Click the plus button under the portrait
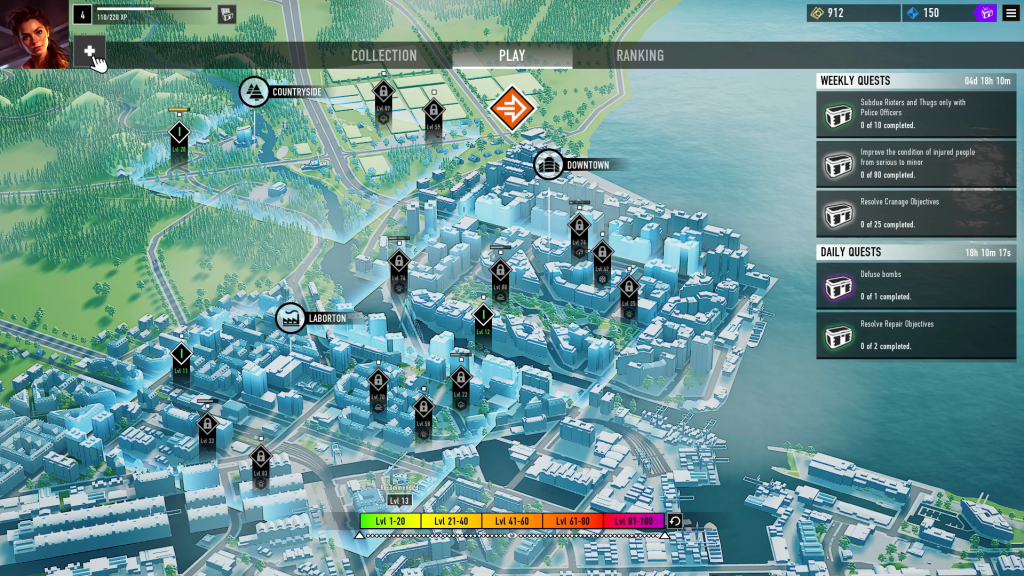Screen dimensions: 1024x576 tap(89, 51)
